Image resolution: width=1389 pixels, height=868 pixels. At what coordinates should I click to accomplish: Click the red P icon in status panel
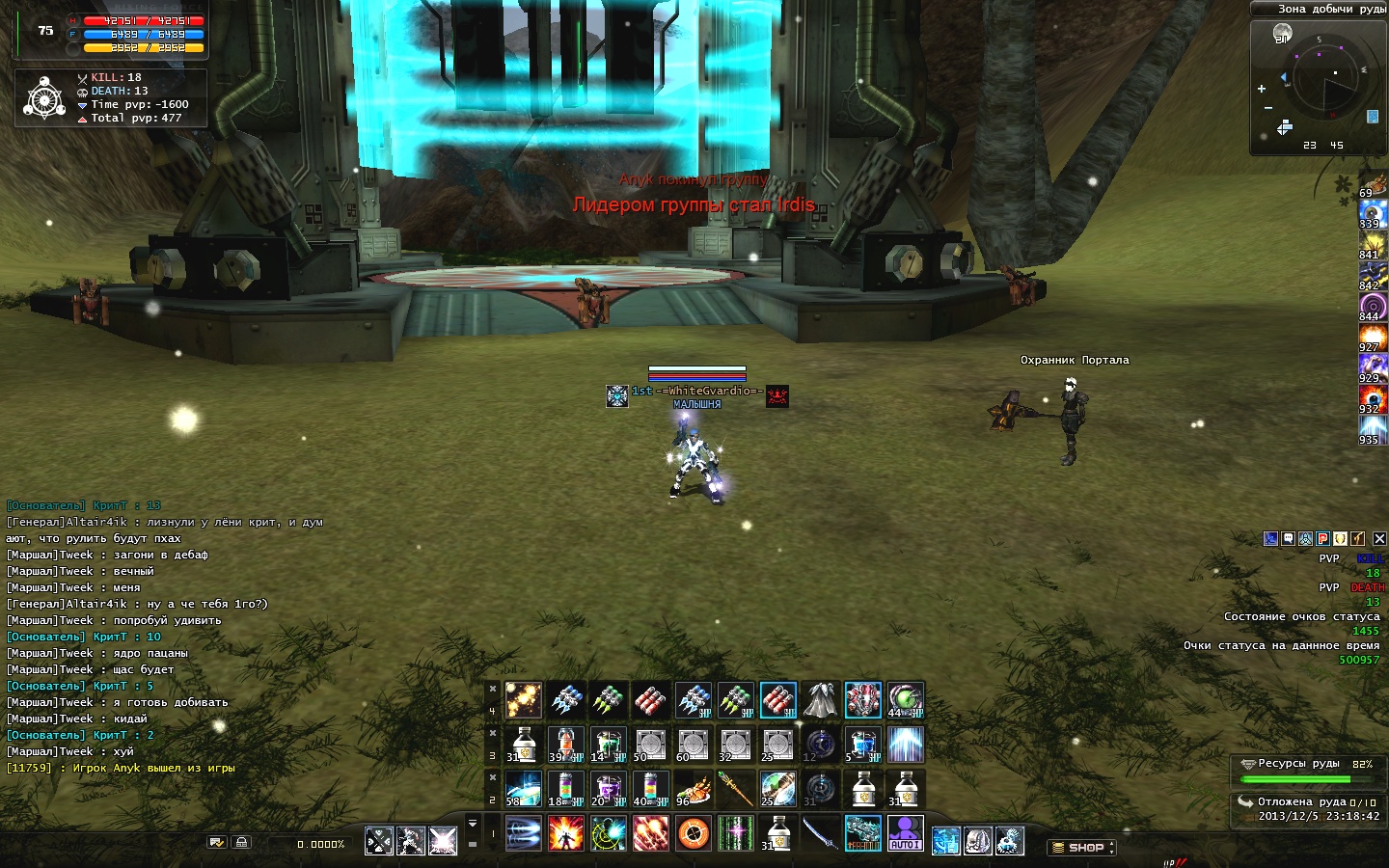click(x=1323, y=539)
